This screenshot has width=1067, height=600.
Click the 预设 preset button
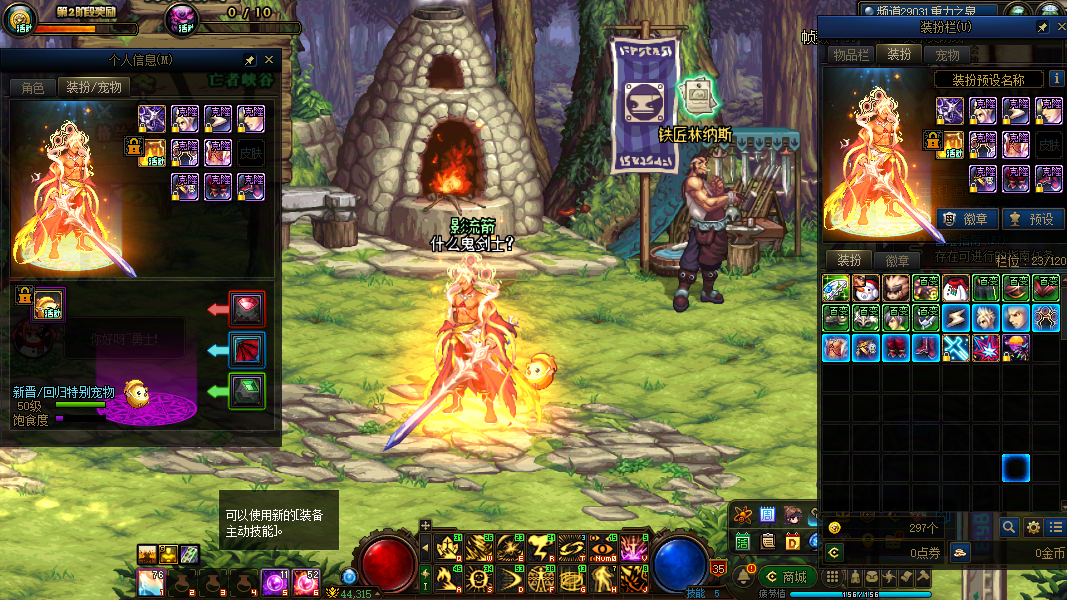click(x=1033, y=219)
